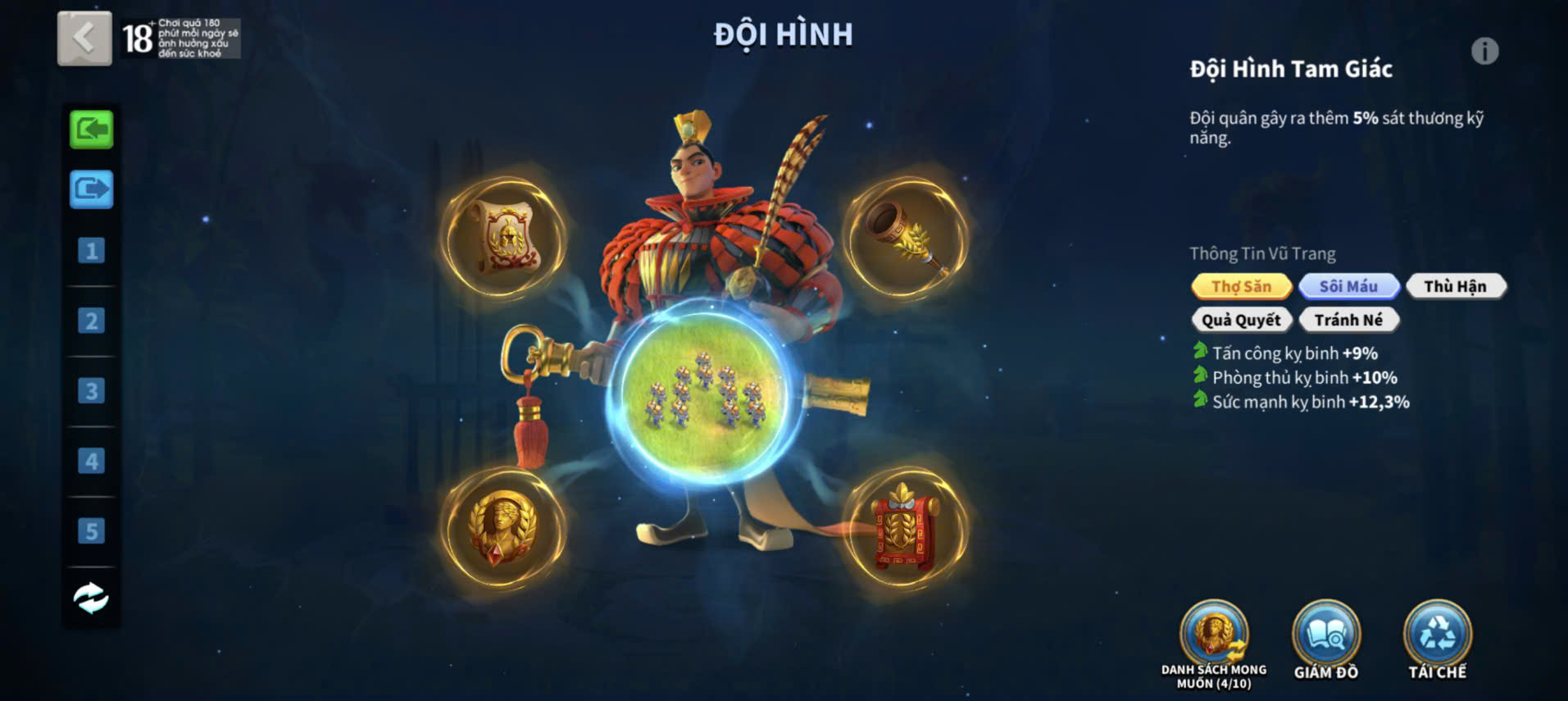Select formation preset 5
The width and height of the screenshot is (1568, 701).
pyautogui.click(x=91, y=531)
